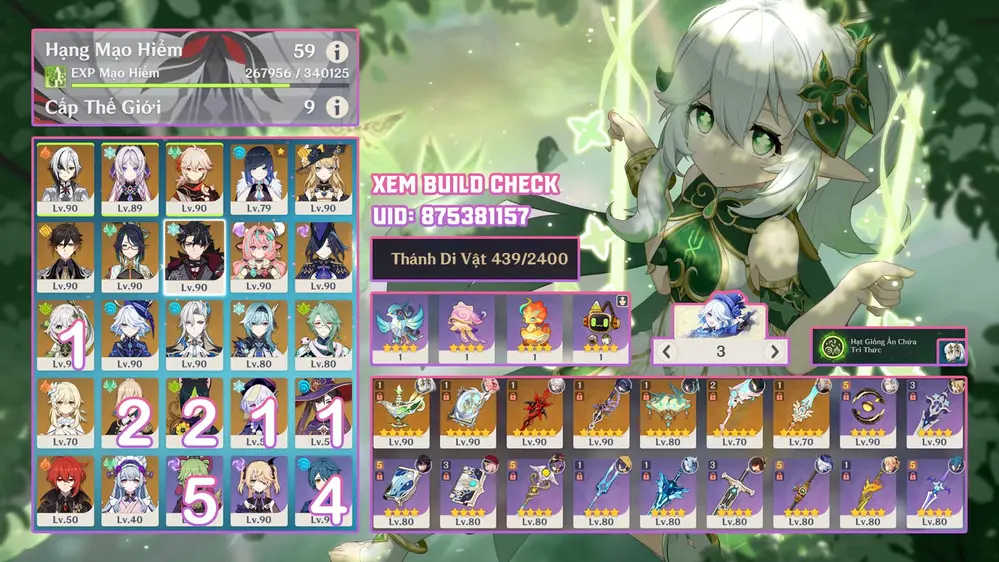Open info for Hạng Mạo Hiểm rank
999x562 pixels.
(x=338, y=53)
